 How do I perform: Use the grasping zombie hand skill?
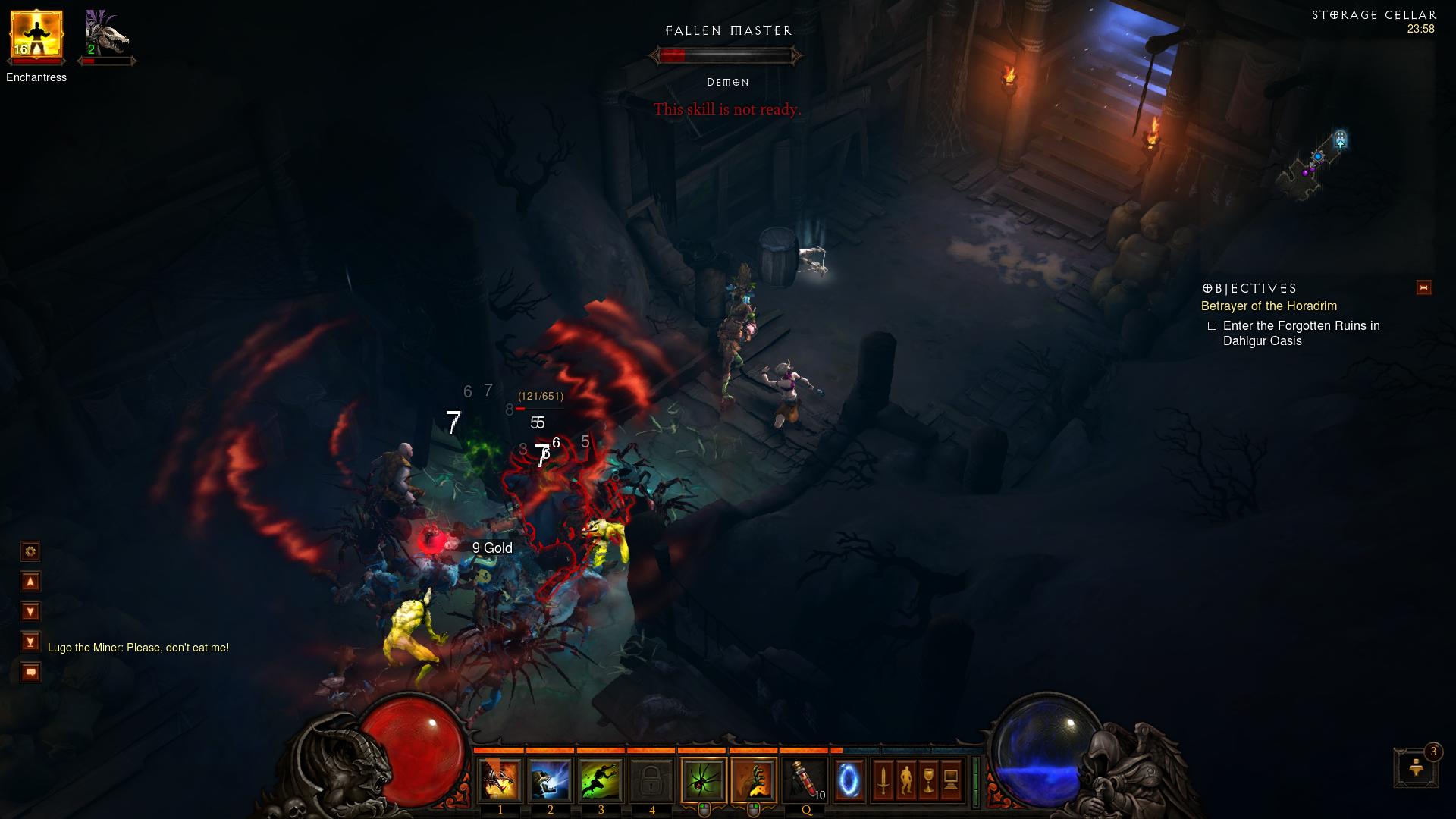(x=754, y=780)
